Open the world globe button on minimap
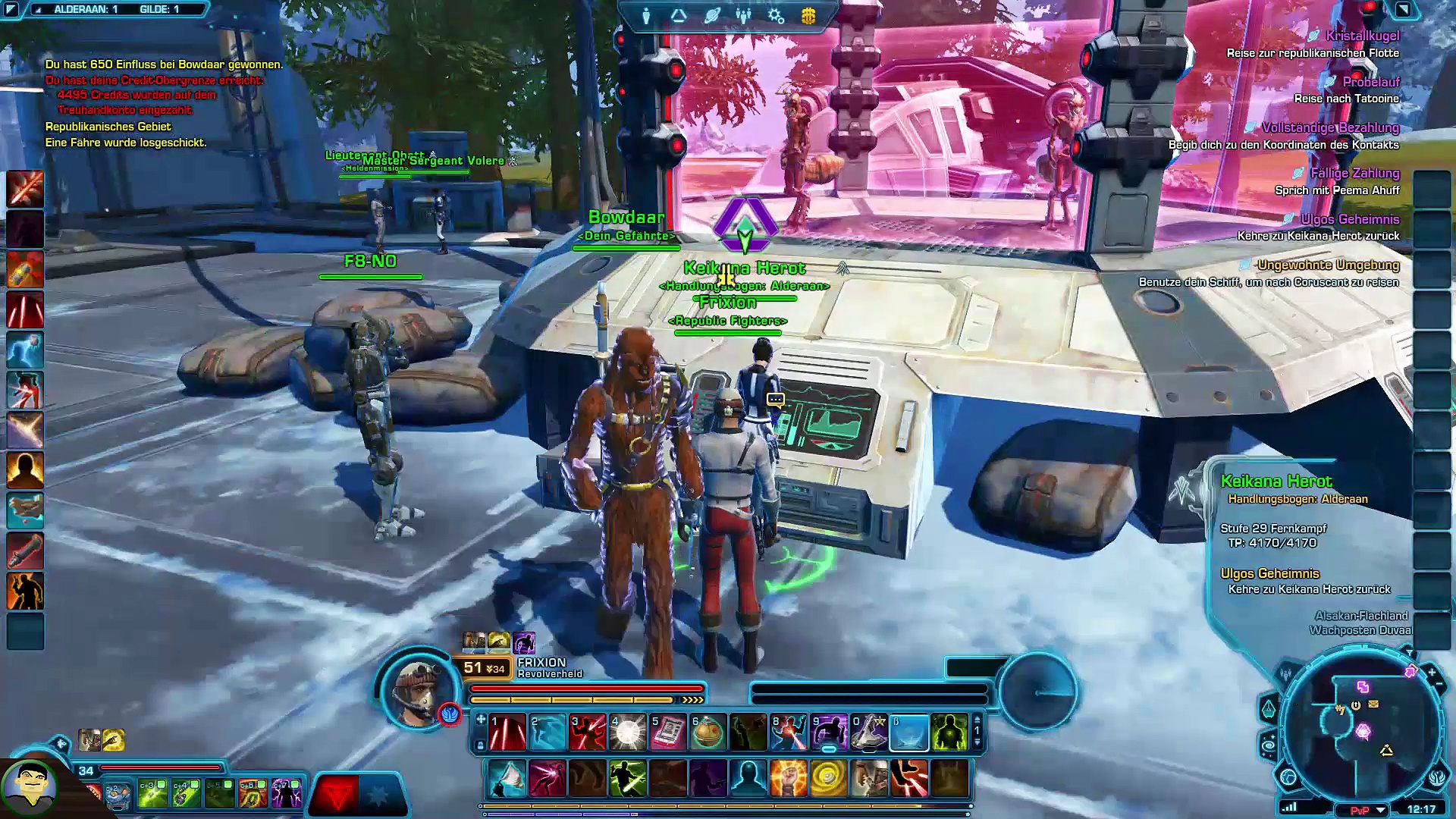This screenshot has height=819, width=1456. (x=1288, y=777)
